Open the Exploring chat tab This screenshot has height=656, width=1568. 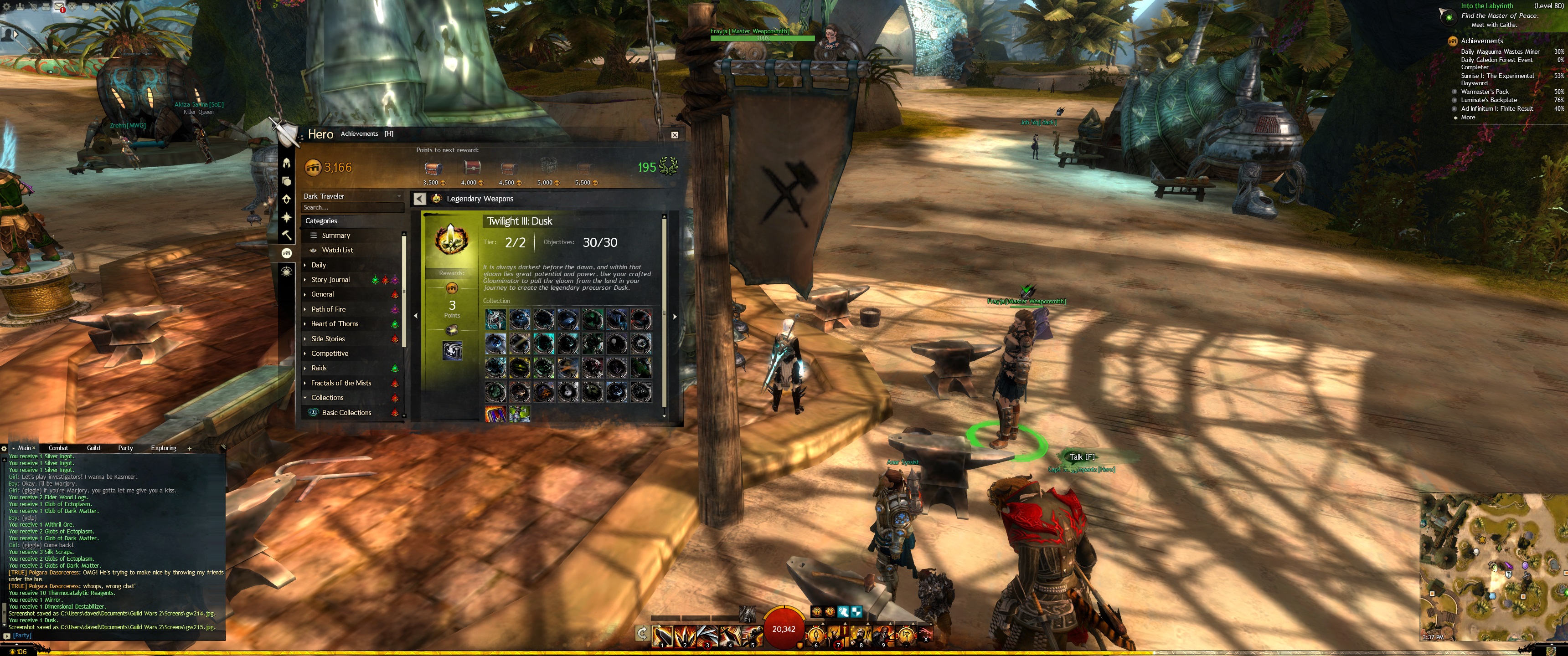(163, 448)
